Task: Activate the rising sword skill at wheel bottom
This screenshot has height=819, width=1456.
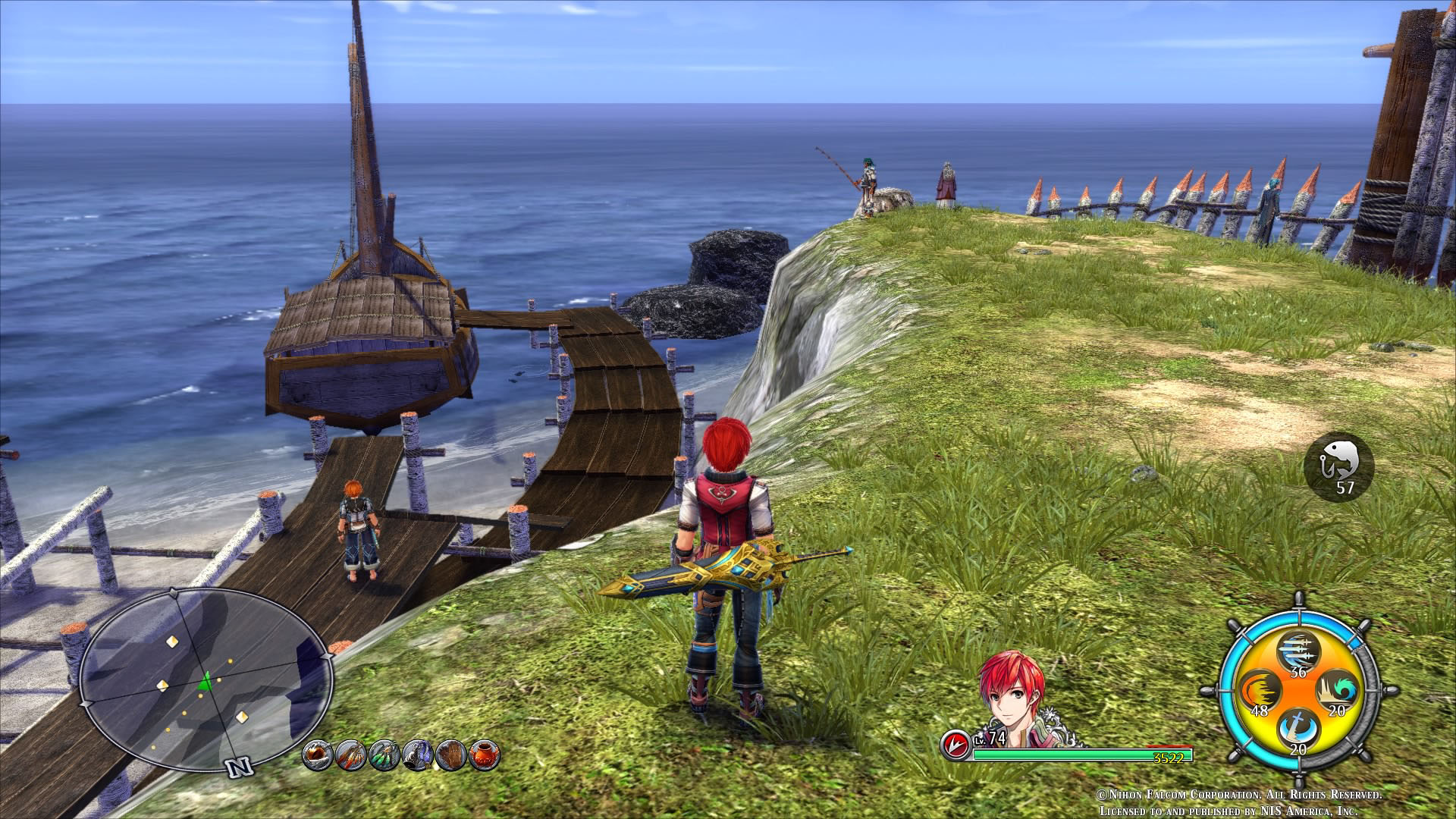Action: pos(1298,730)
